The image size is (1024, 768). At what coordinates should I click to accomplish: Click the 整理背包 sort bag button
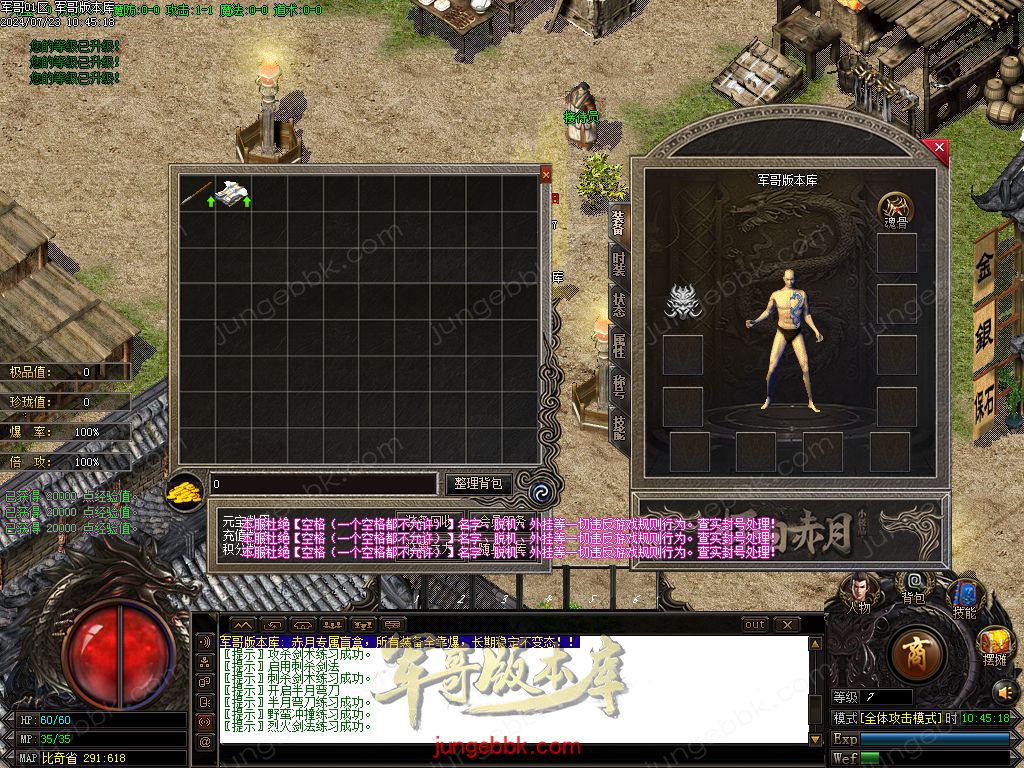tap(477, 484)
